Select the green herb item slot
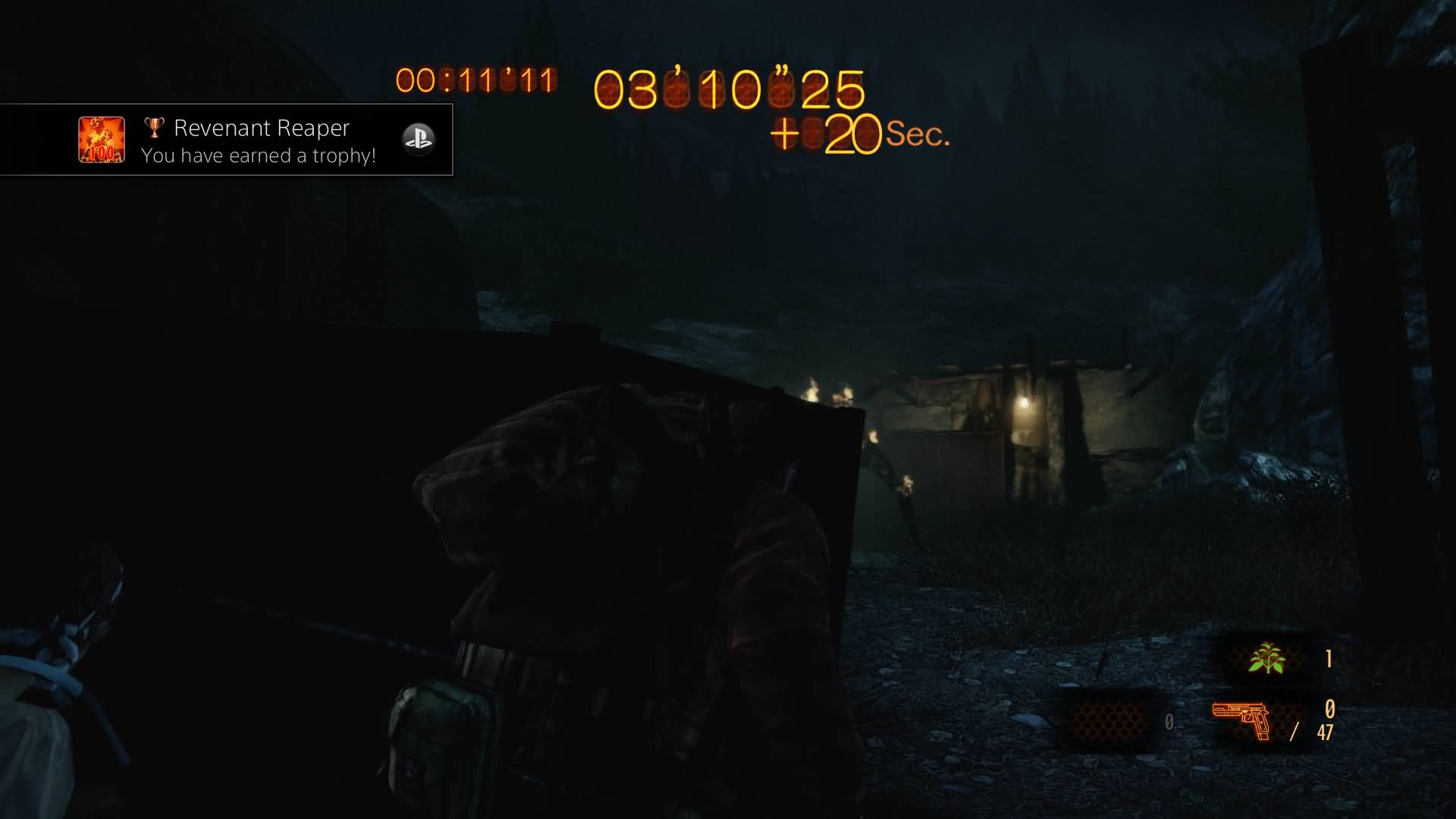The height and width of the screenshot is (819, 1456). click(x=1266, y=658)
